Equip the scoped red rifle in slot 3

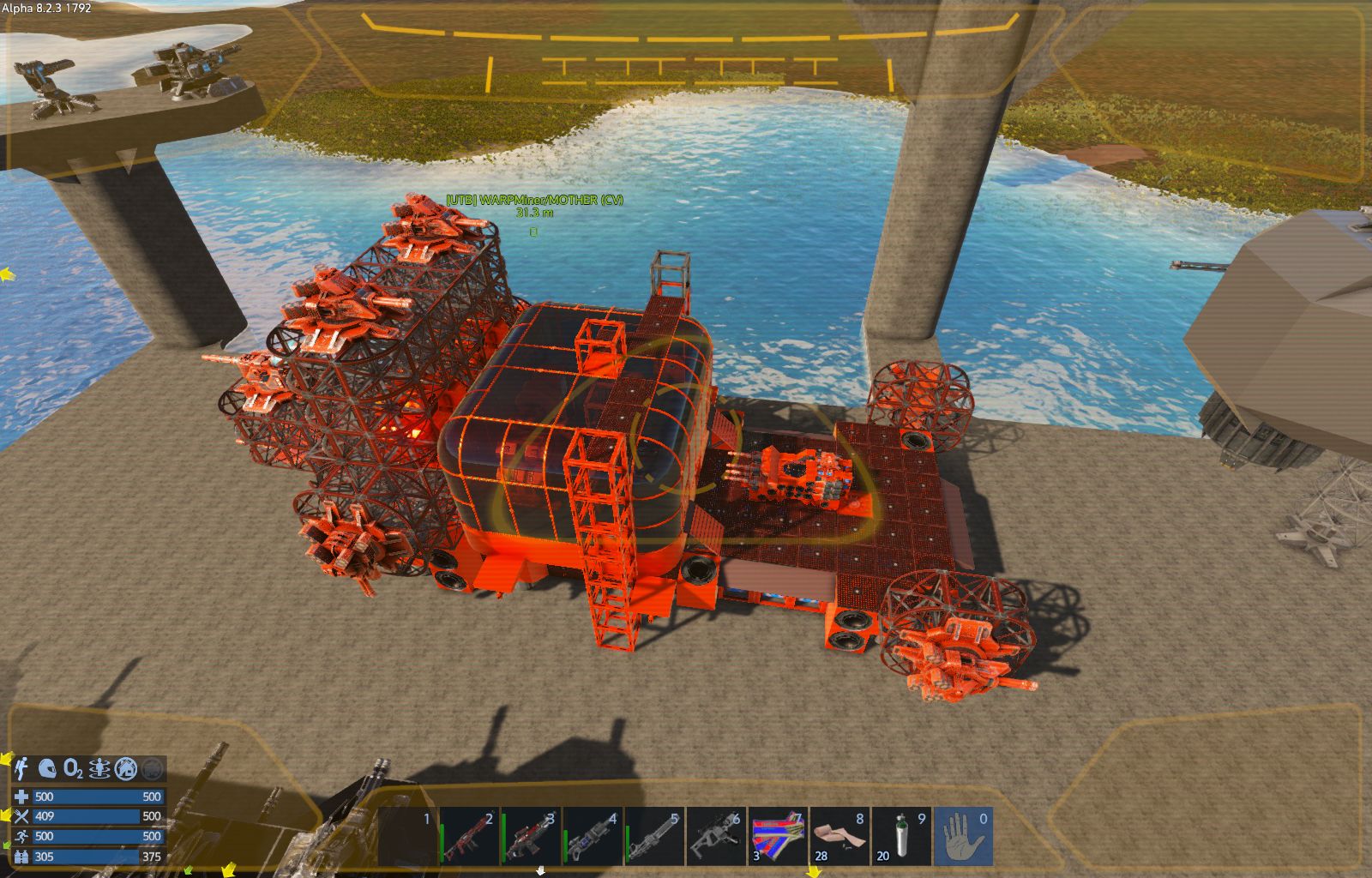coord(531,836)
